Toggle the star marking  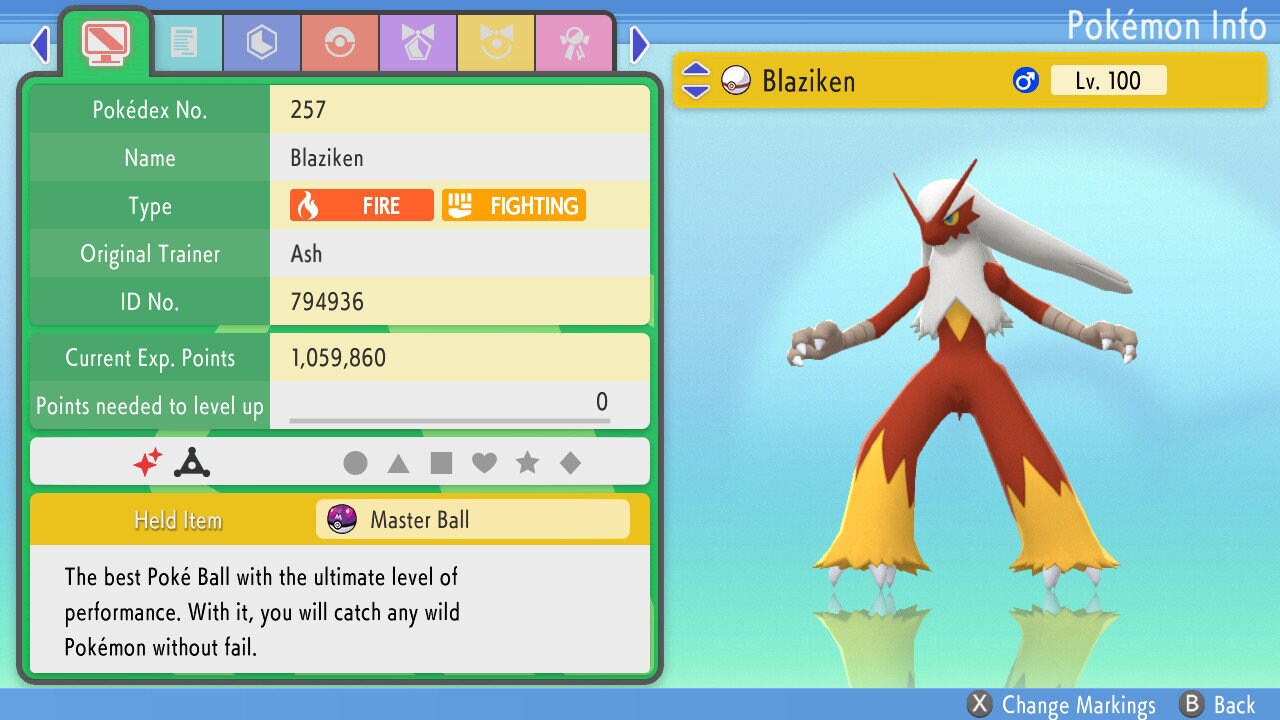[528, 462]
